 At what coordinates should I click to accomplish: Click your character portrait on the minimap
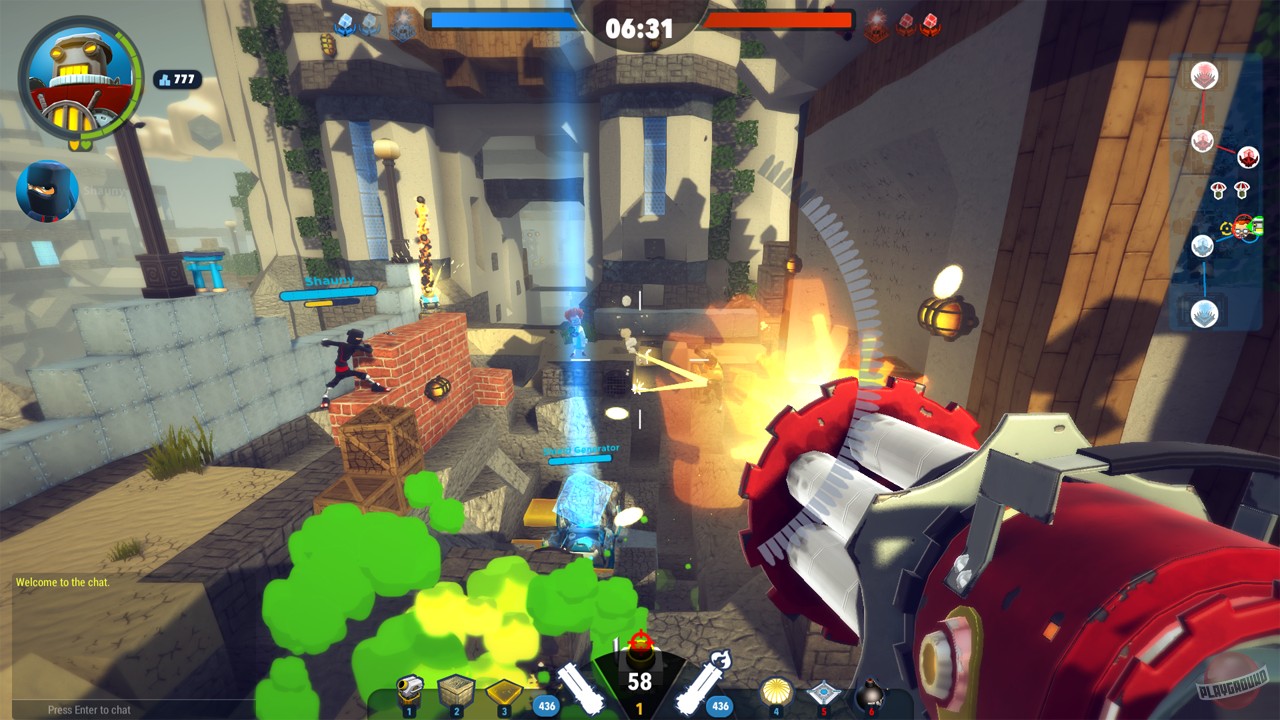[x=1242, y=228]
